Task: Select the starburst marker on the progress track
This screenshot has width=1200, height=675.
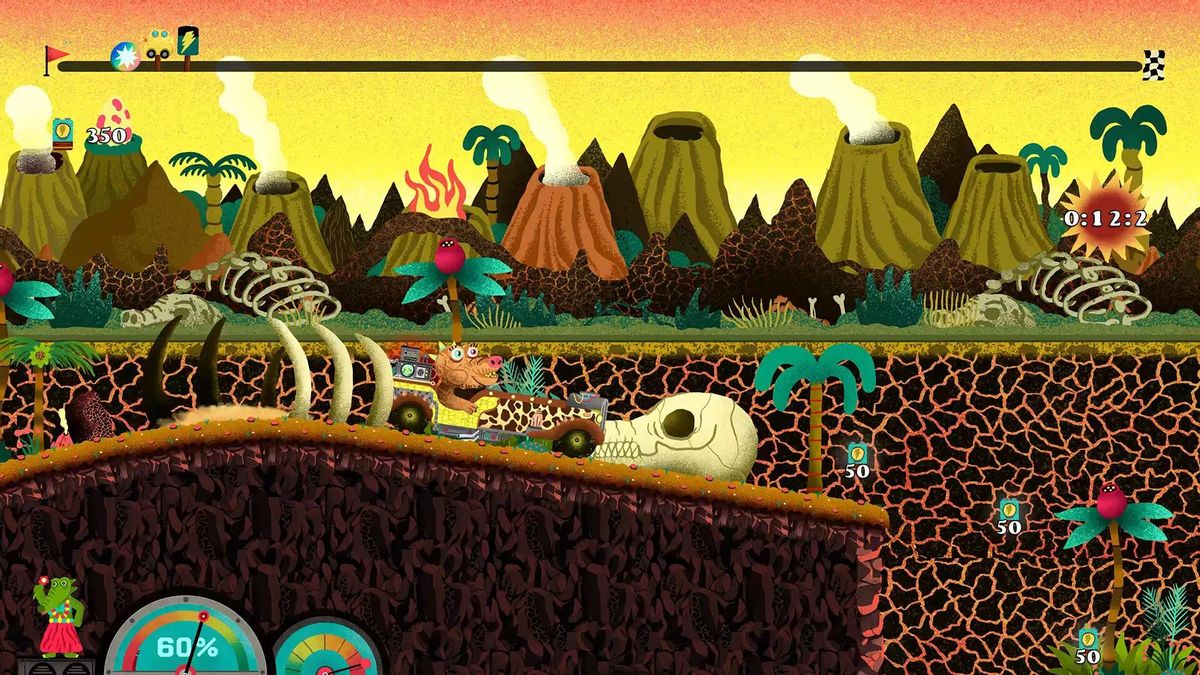Action: click(124, 57)
